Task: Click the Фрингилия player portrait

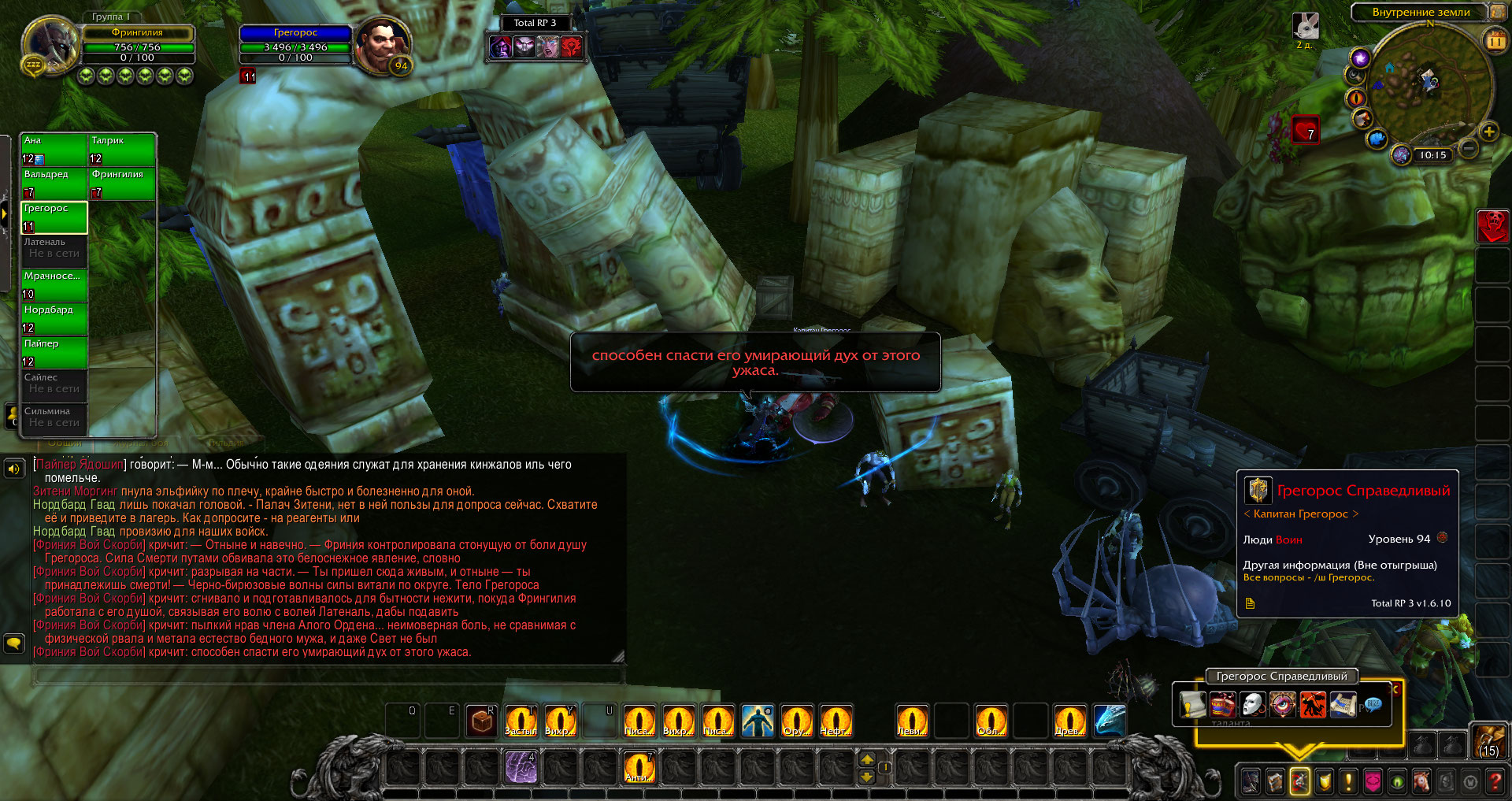Action: [x=49, y=46]
